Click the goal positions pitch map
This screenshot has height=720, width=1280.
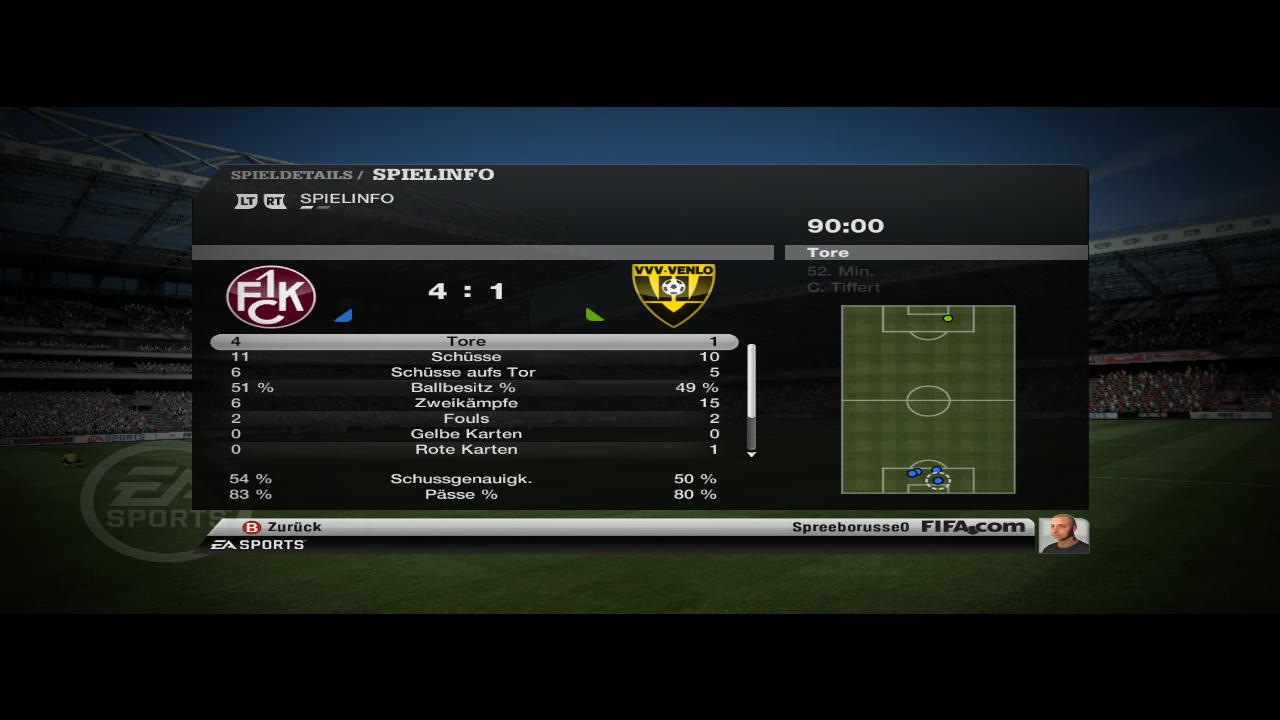pyautogui.click(x=928, y=399)
